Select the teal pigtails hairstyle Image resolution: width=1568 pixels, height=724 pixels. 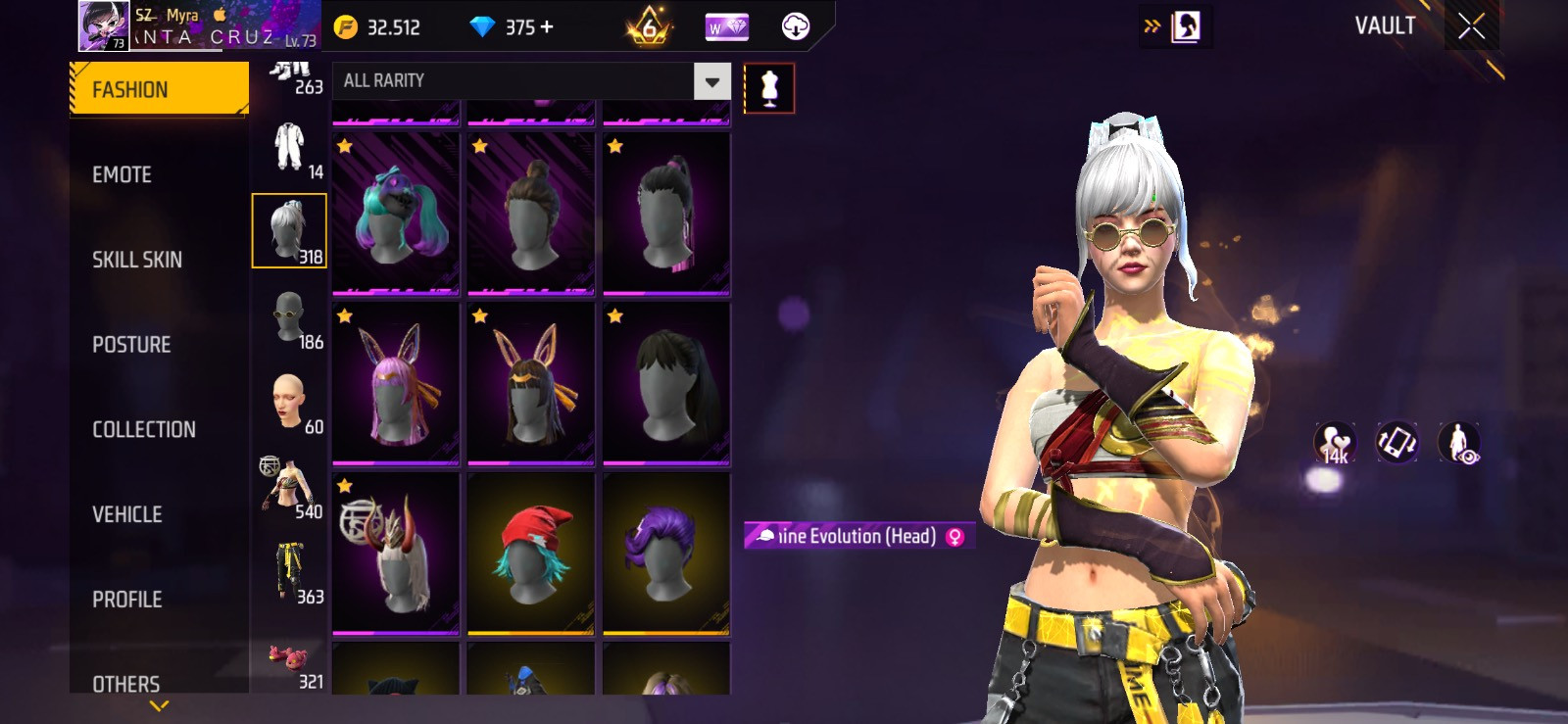(396, 214)
